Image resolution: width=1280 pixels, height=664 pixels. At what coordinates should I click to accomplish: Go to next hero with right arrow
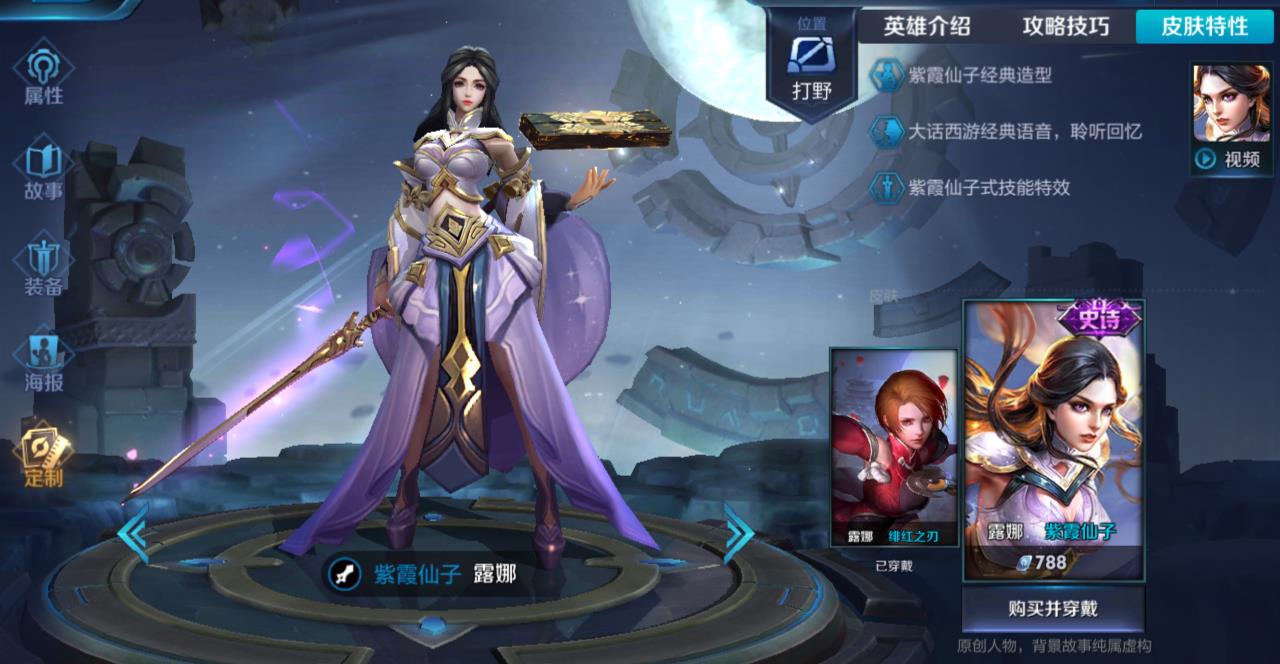[738, 533]
